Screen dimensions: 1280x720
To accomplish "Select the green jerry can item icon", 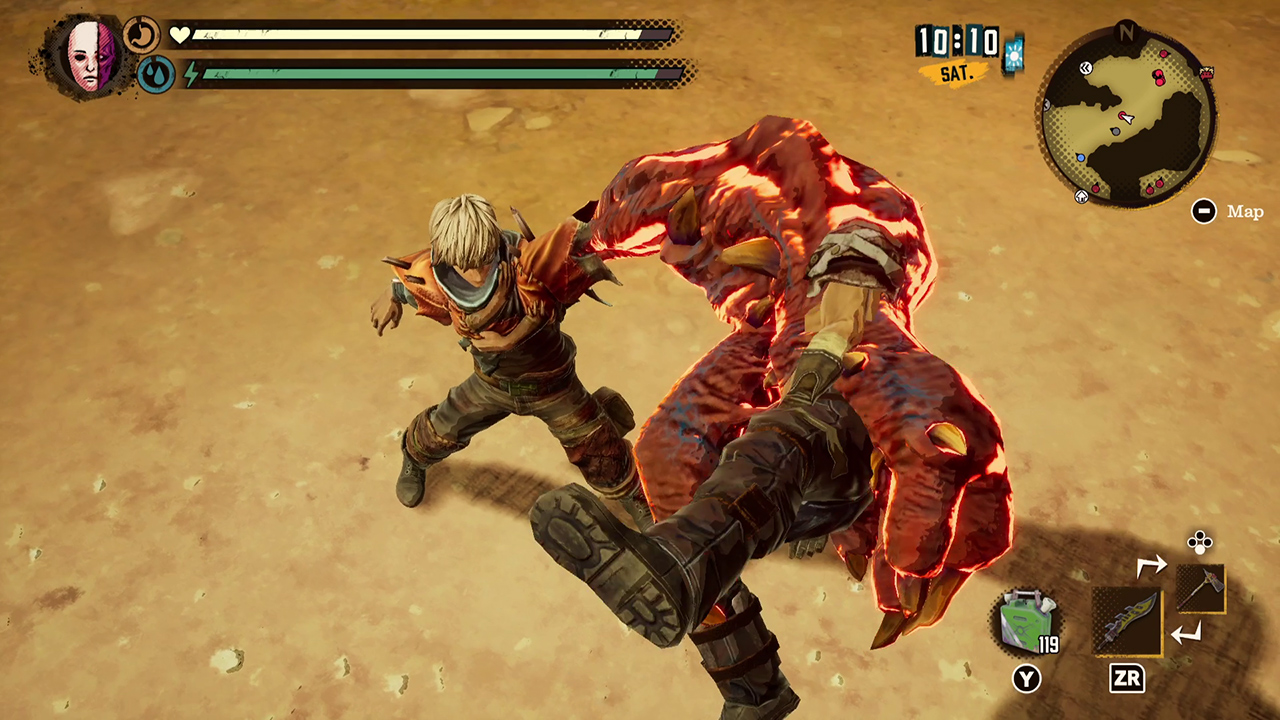I will (x=1025, y=621).
